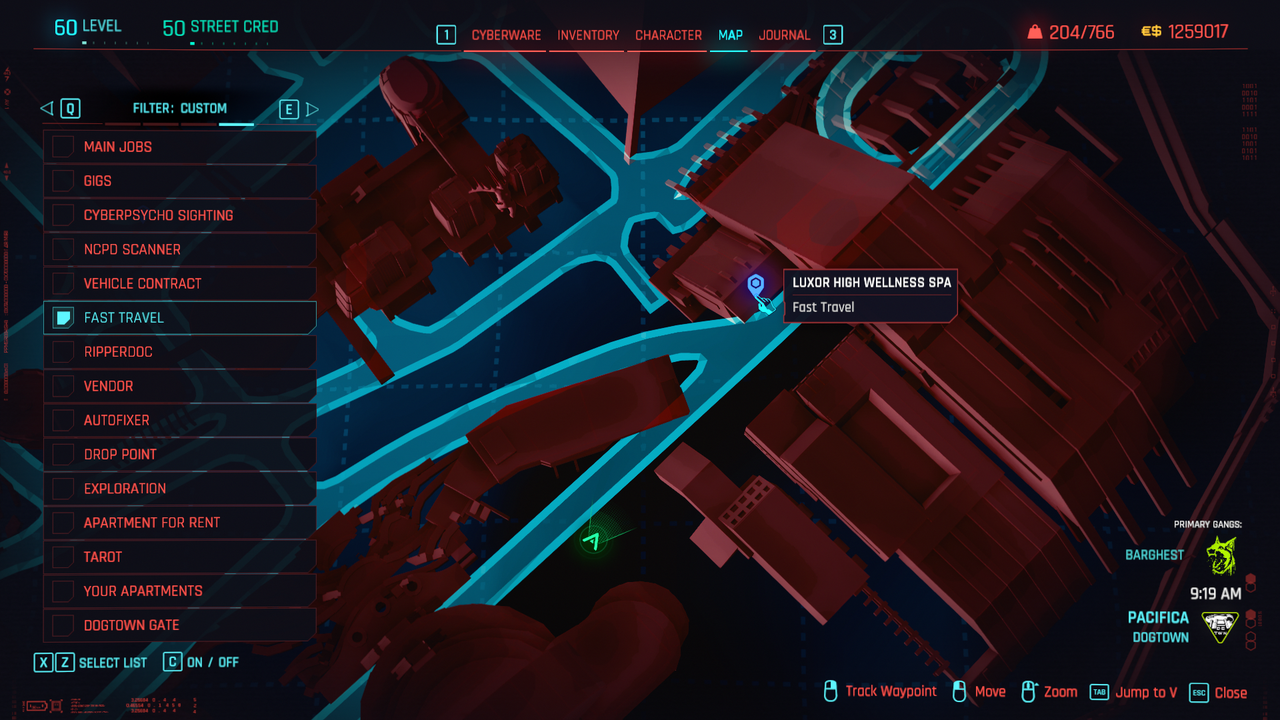Select the Luxor High Wellness Spa marker
Viewport: 1280px width, 720px height.
(756, 287)
